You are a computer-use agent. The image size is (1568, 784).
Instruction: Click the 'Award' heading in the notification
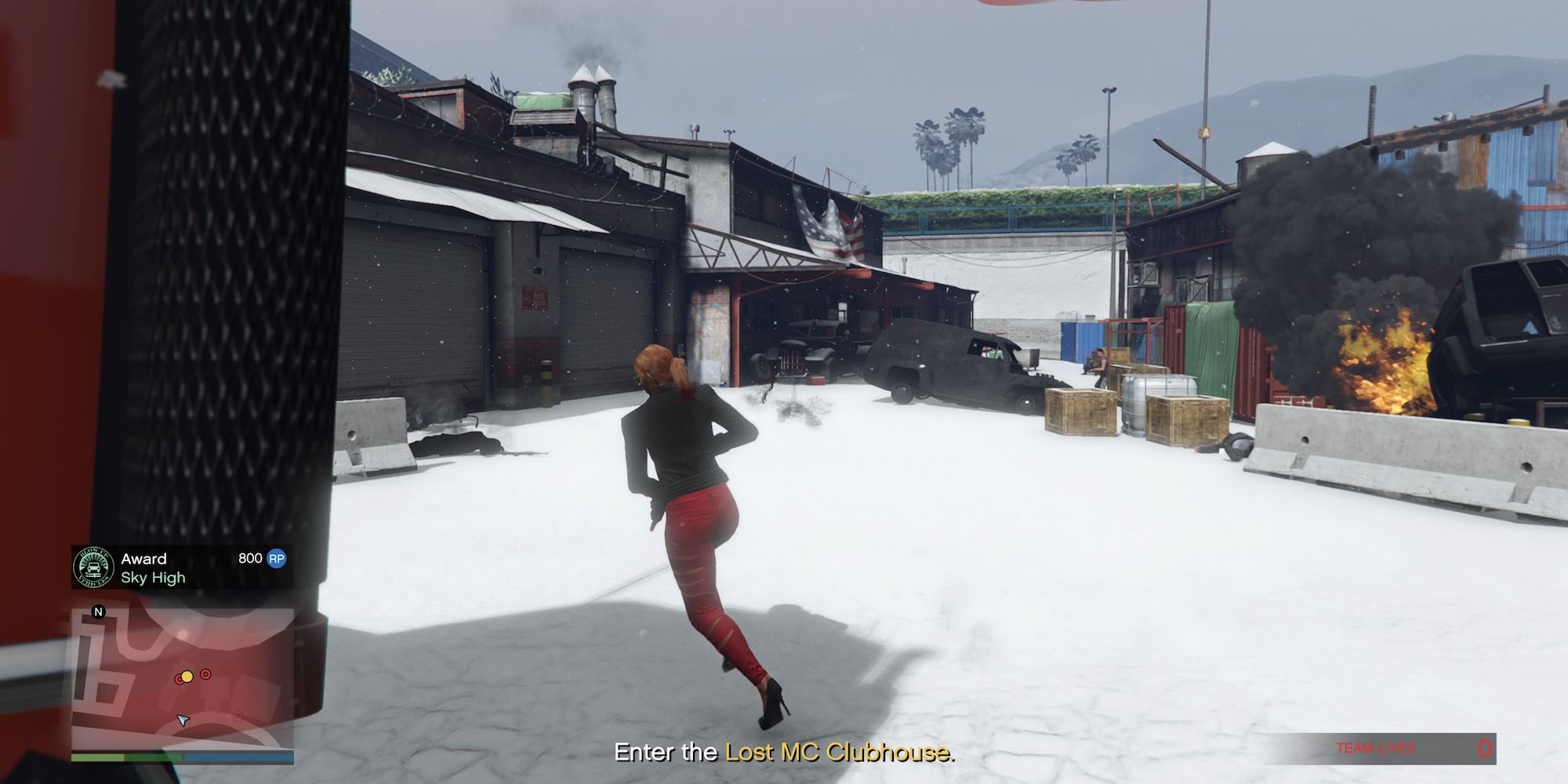click(144, 559)
